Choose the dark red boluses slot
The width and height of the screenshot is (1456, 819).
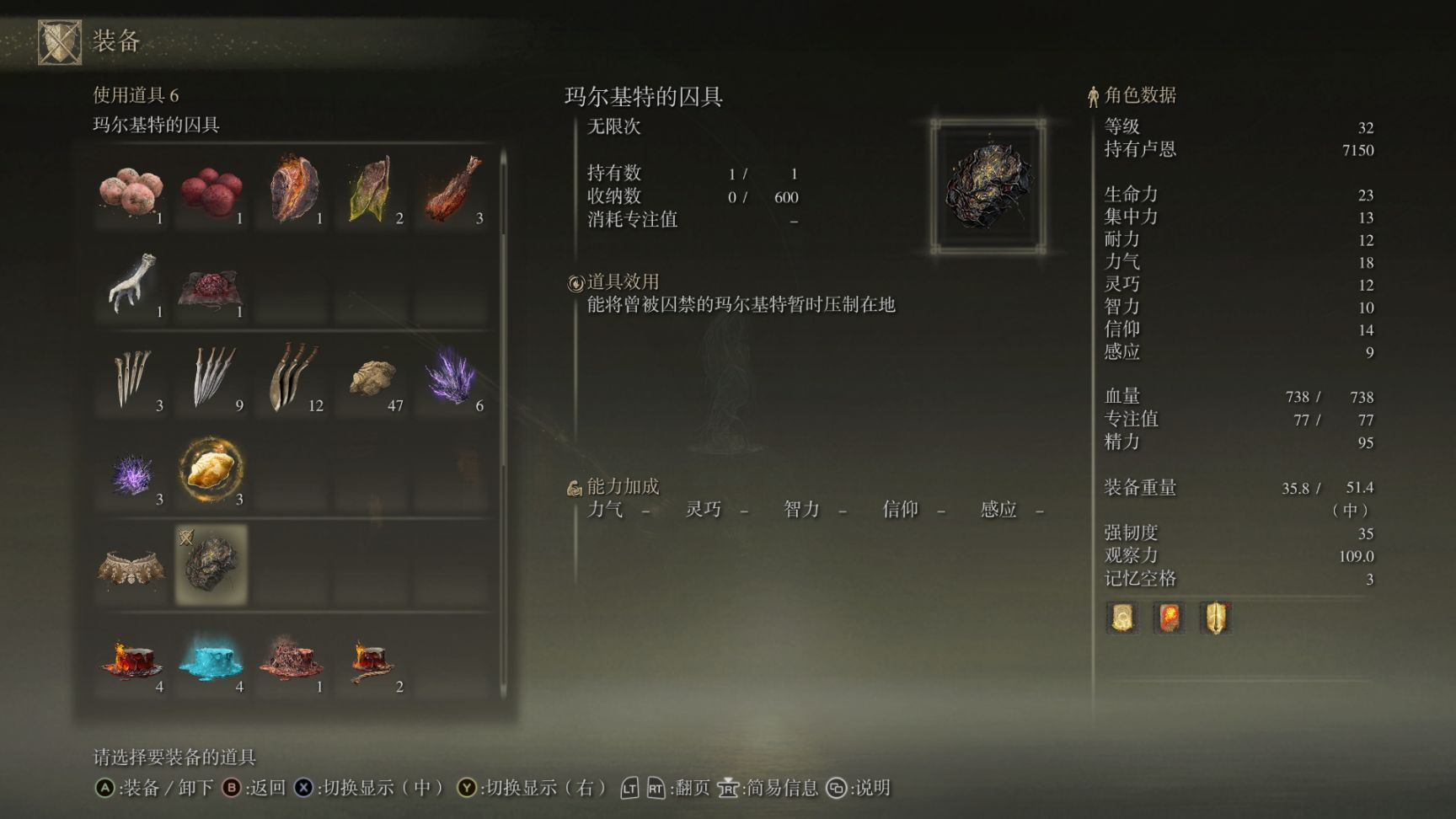click(x=211, y=191)
